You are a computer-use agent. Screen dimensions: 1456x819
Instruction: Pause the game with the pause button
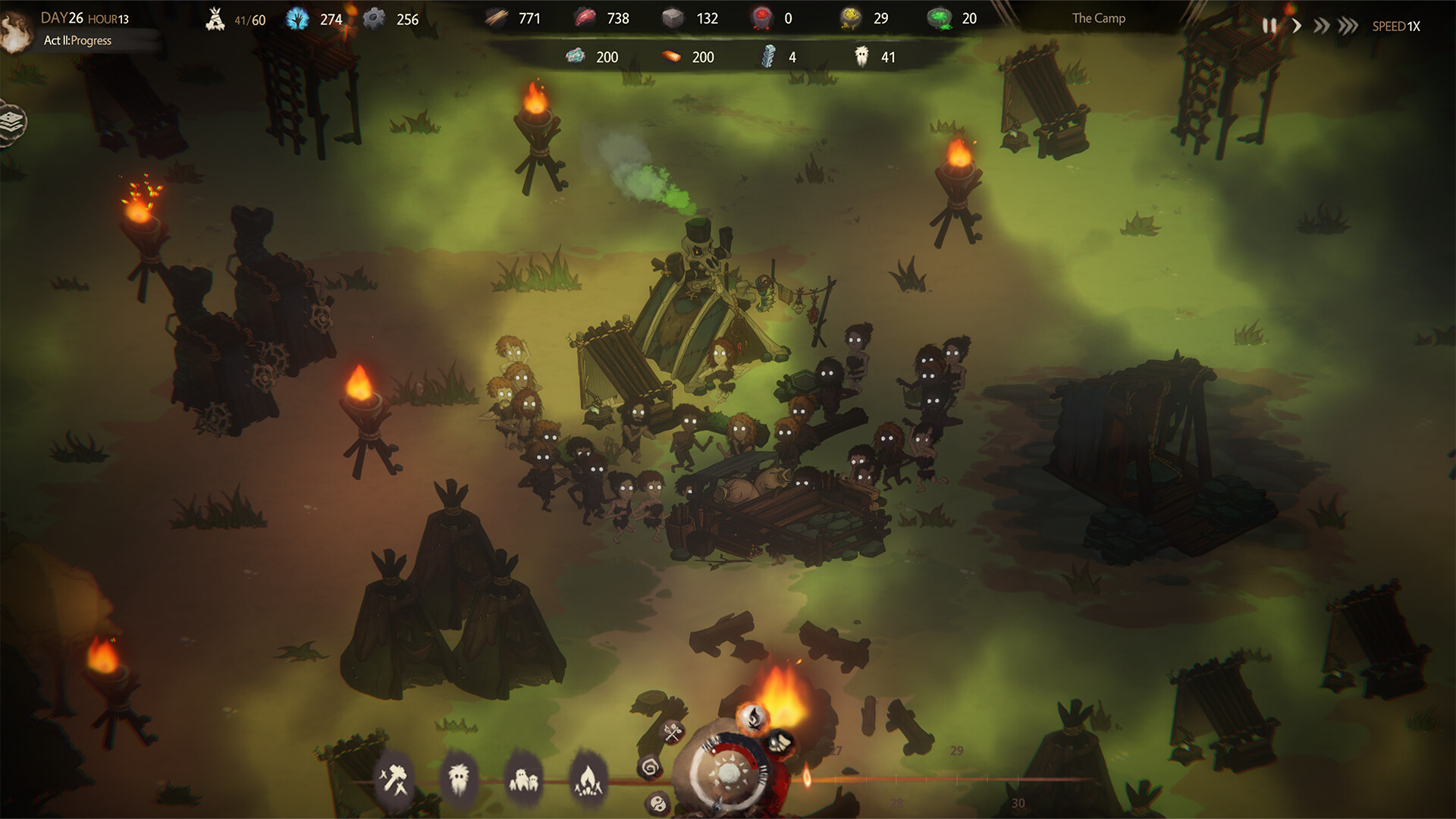(x=1269, y=24)
